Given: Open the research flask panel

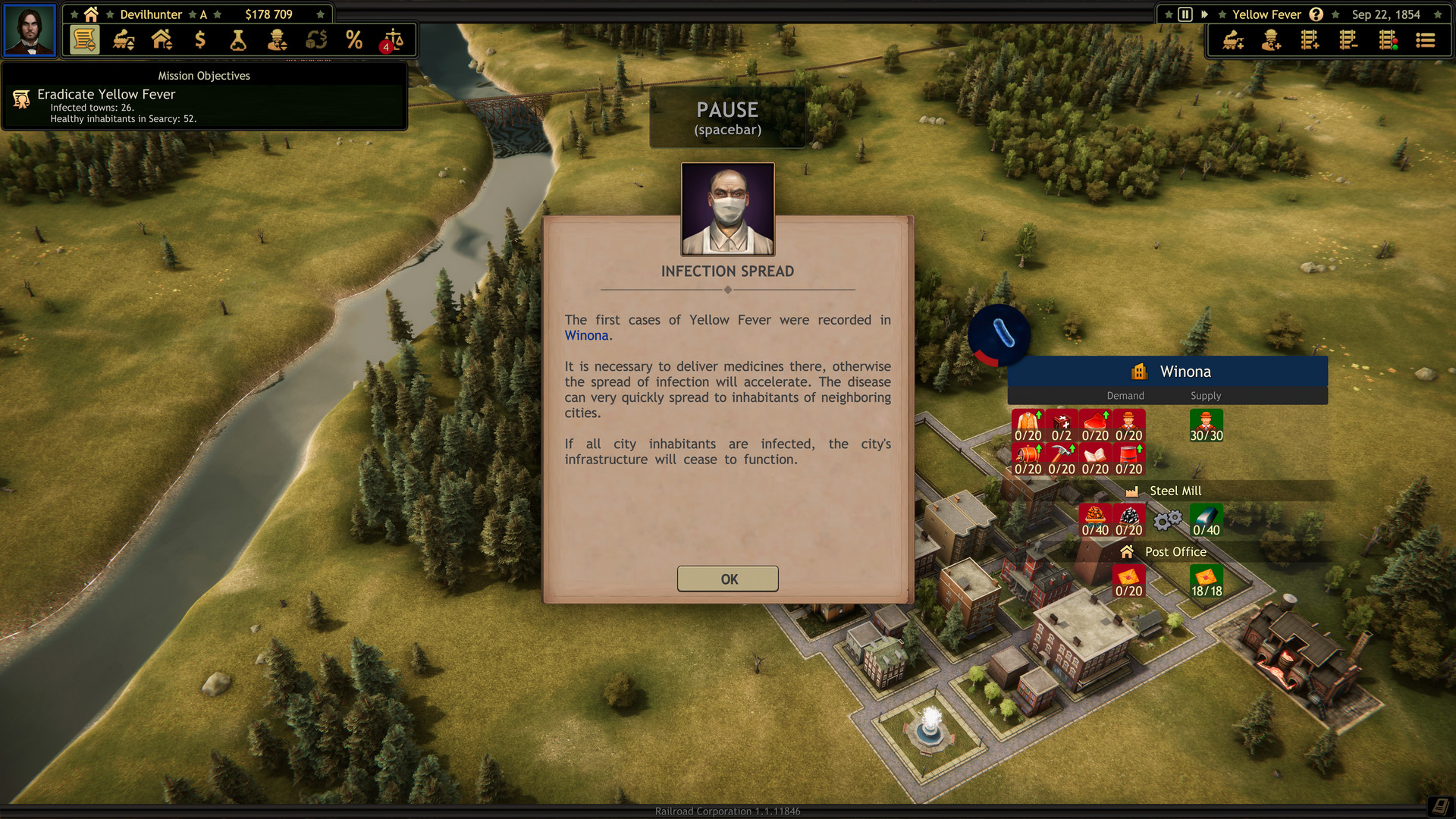Looking at the screenshot, I should pyautogui.click(x=239, y=39).
